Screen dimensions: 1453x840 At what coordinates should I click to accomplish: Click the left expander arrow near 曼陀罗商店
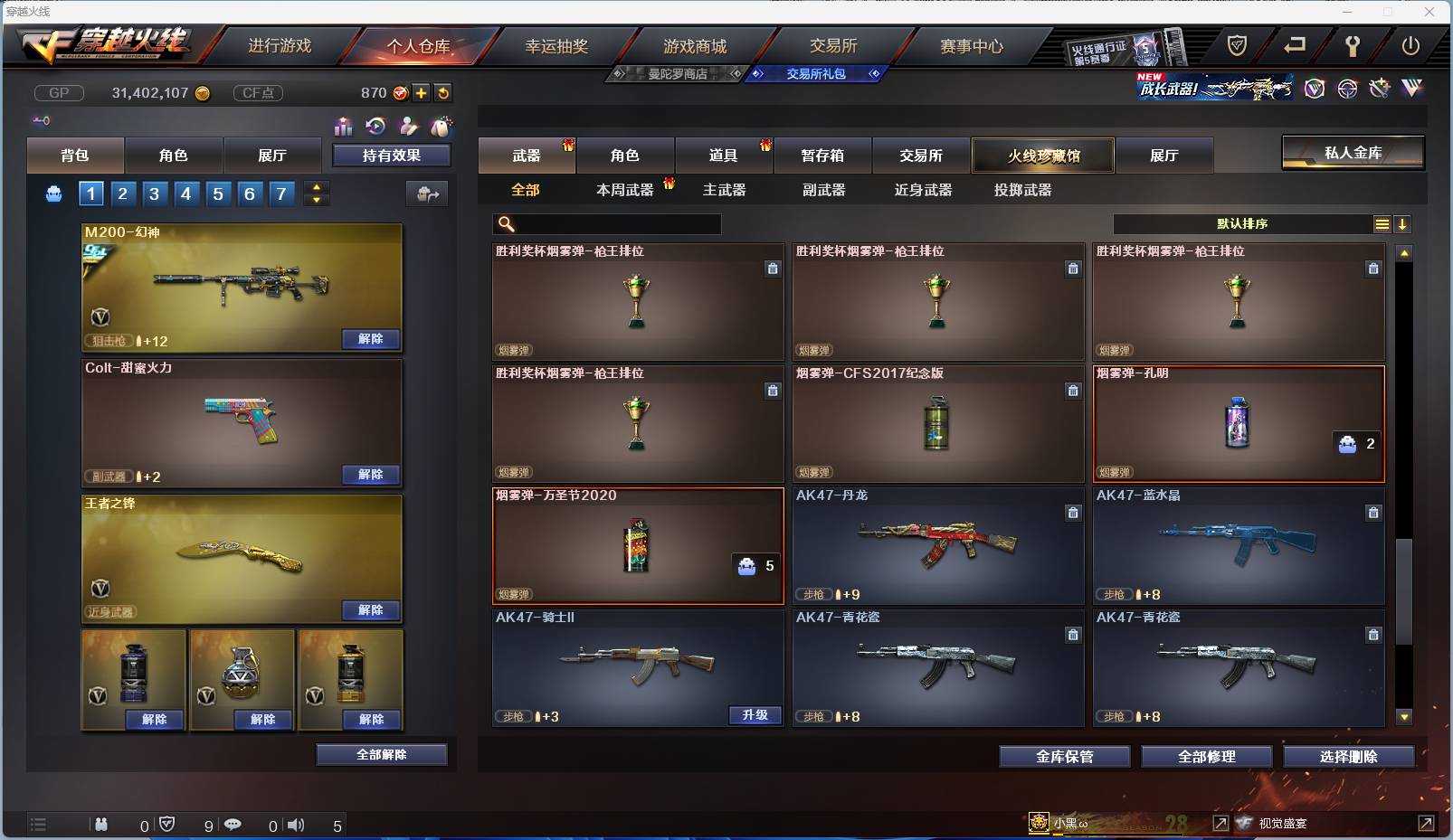pos(621,74)
